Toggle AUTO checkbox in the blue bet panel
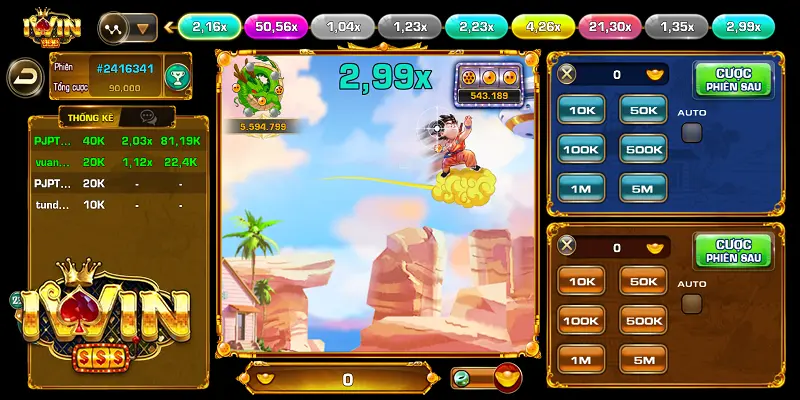 [x=691, y=132]
